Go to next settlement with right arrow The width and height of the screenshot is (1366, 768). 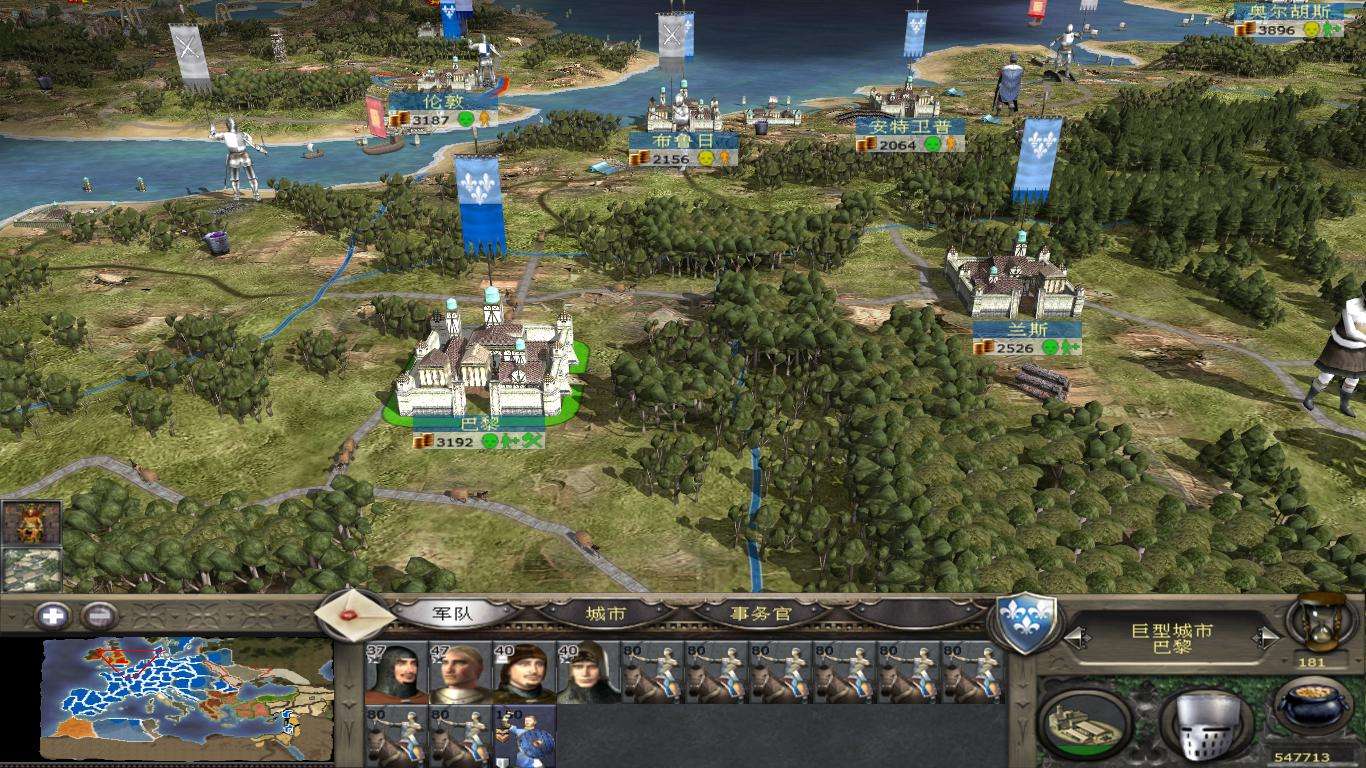point(1268,637)
